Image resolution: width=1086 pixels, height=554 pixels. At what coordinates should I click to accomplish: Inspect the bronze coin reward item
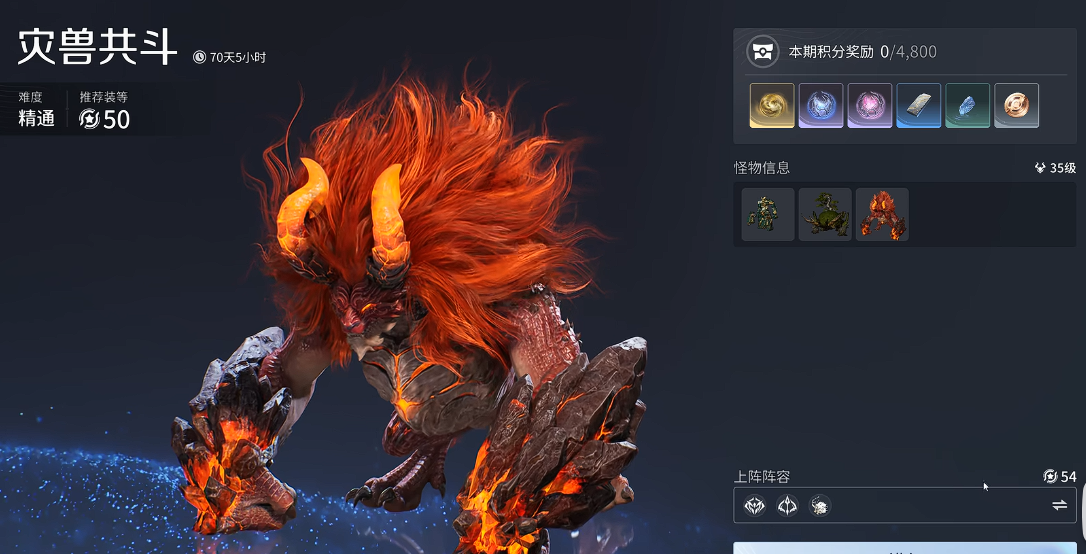pos(1016,105)
